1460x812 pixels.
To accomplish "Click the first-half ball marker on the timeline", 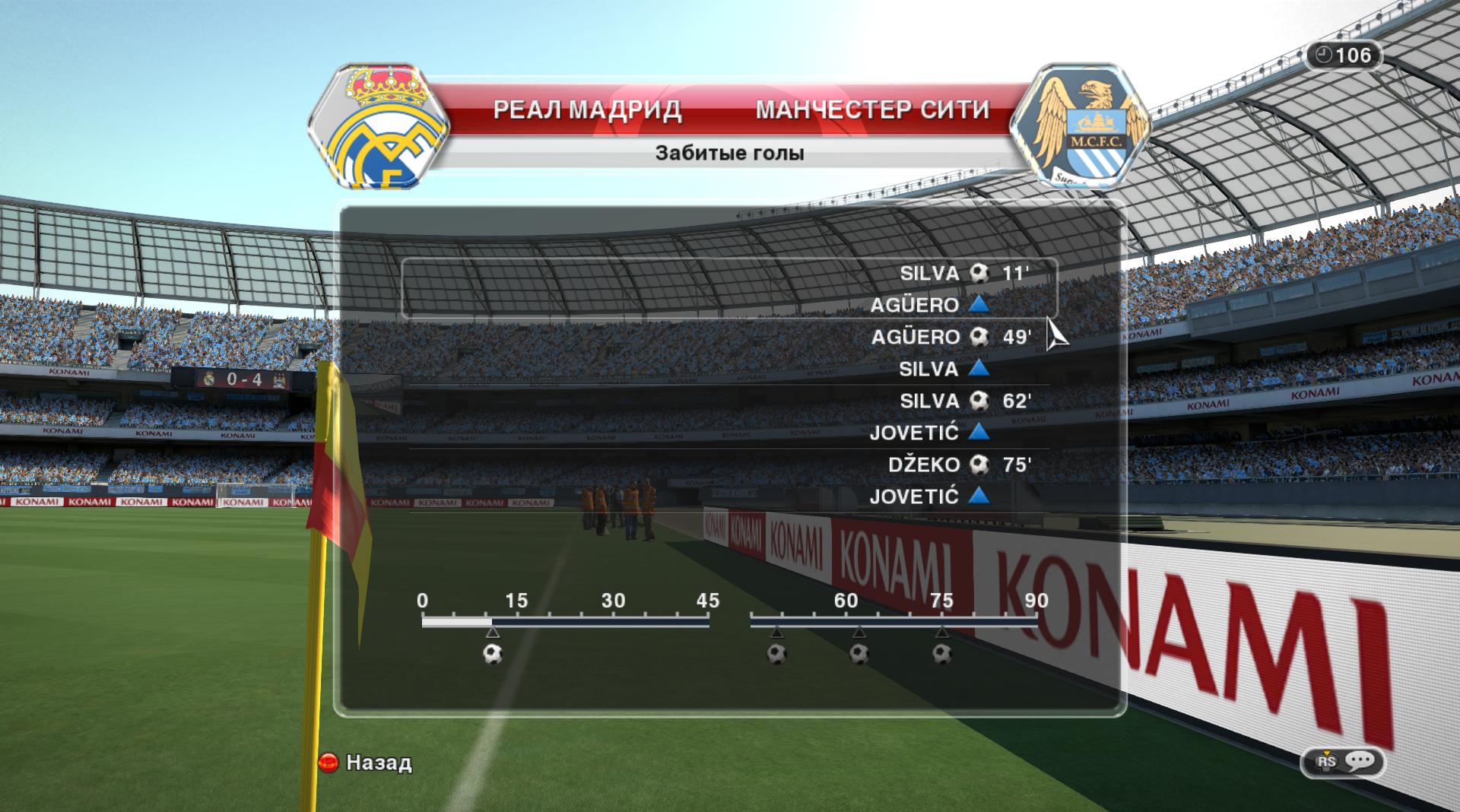I will coord(493,654).
